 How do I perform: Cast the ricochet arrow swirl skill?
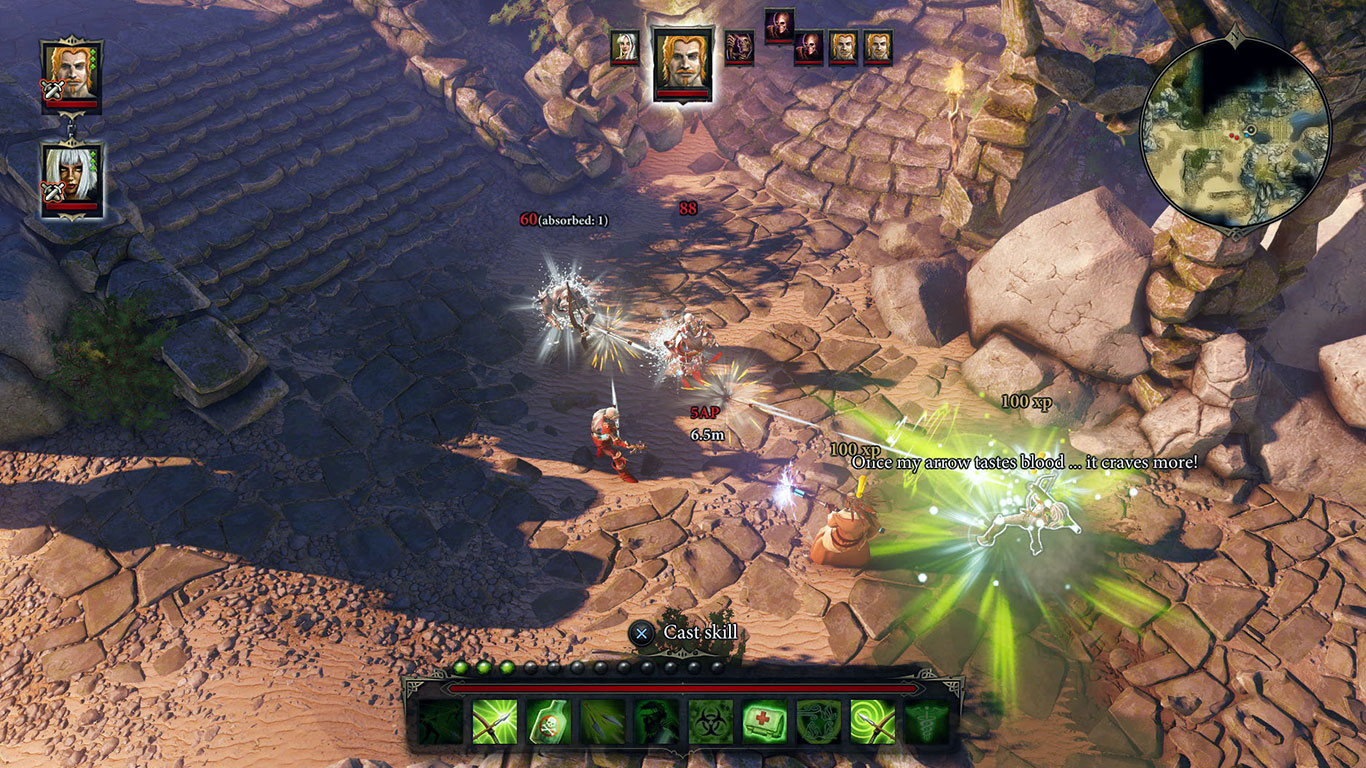tap(871, 722)
